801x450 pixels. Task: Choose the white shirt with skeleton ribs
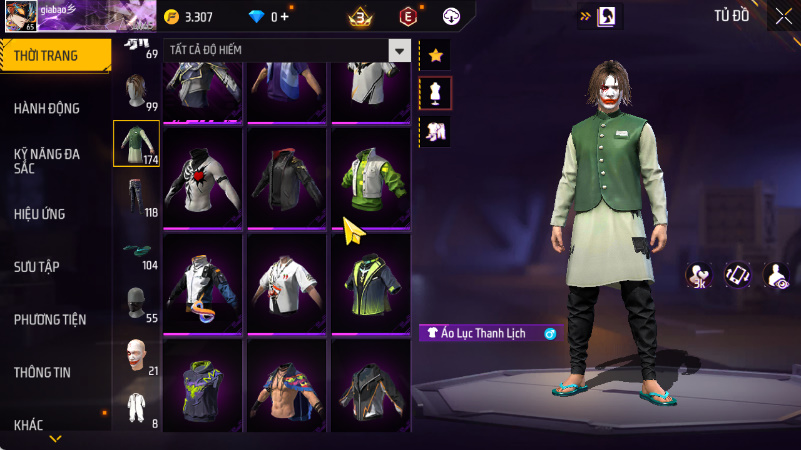click(x=203, y=179)
